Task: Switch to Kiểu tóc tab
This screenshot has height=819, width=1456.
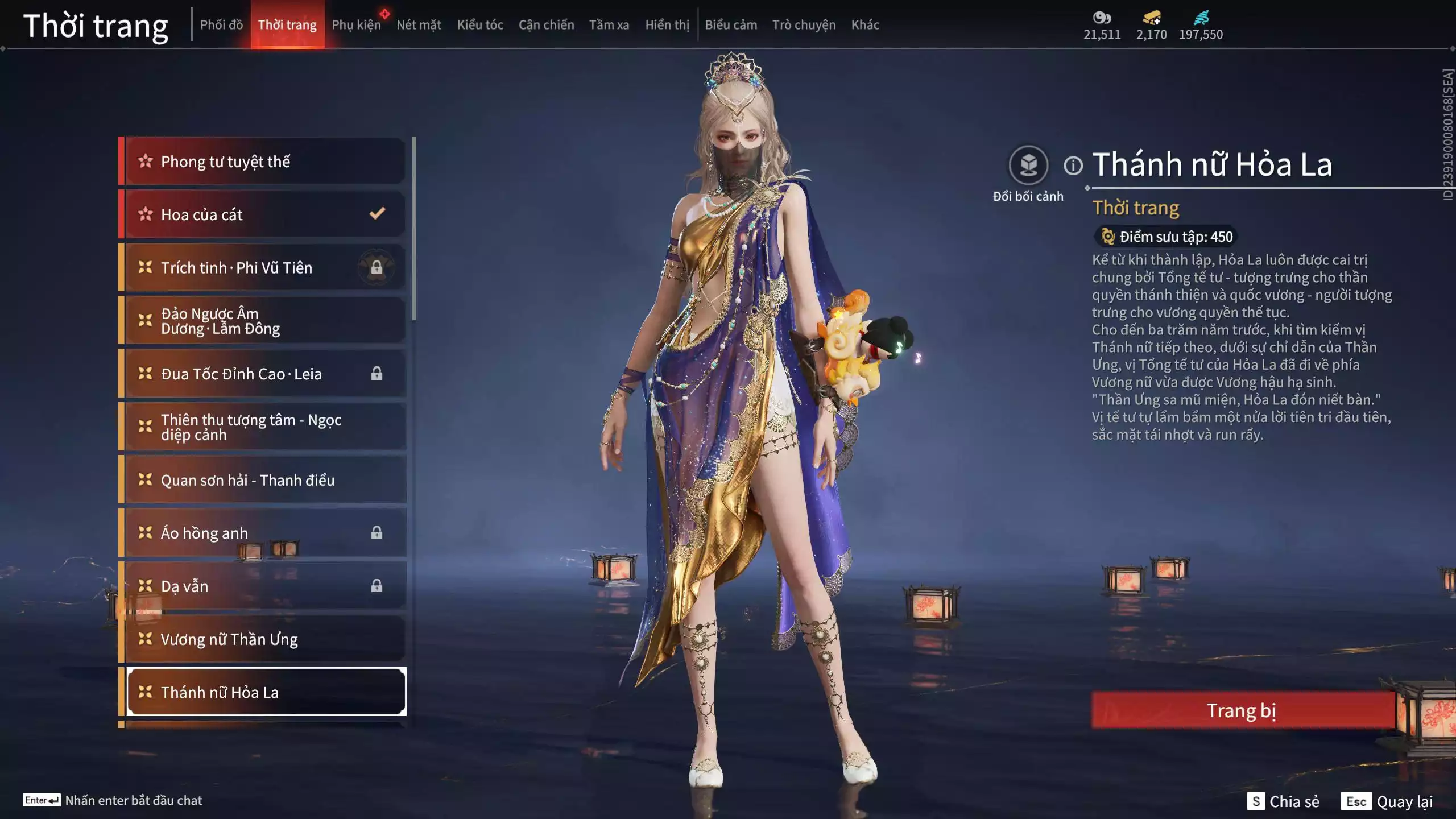Action: pyautogui.click(x=480, y=25)
